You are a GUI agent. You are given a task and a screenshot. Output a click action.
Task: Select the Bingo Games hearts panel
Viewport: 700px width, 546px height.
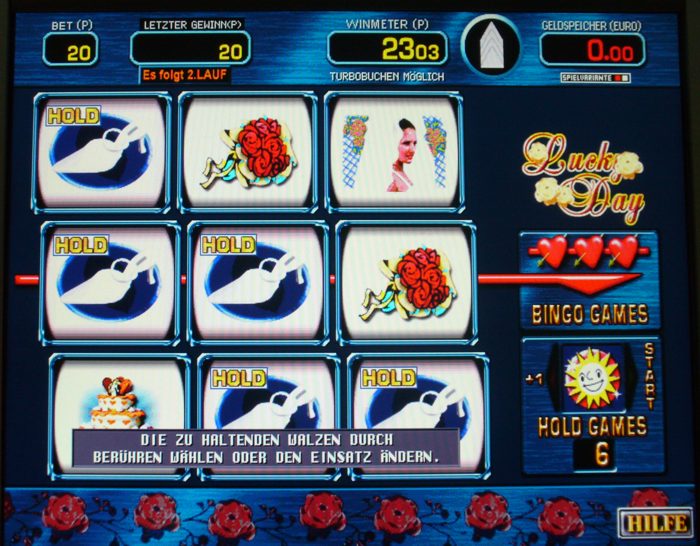click(589, 280)
